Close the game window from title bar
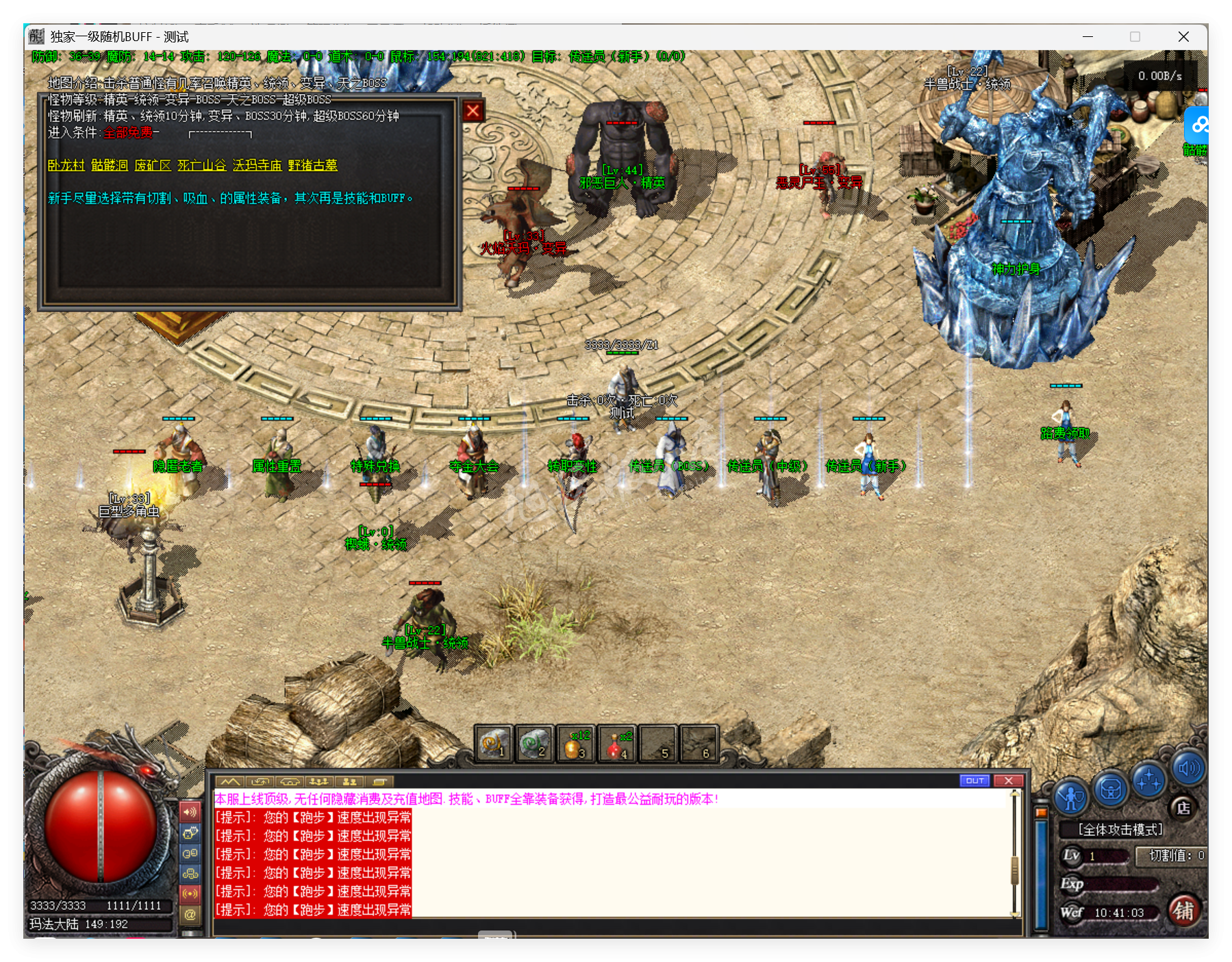 (1183, 37)
